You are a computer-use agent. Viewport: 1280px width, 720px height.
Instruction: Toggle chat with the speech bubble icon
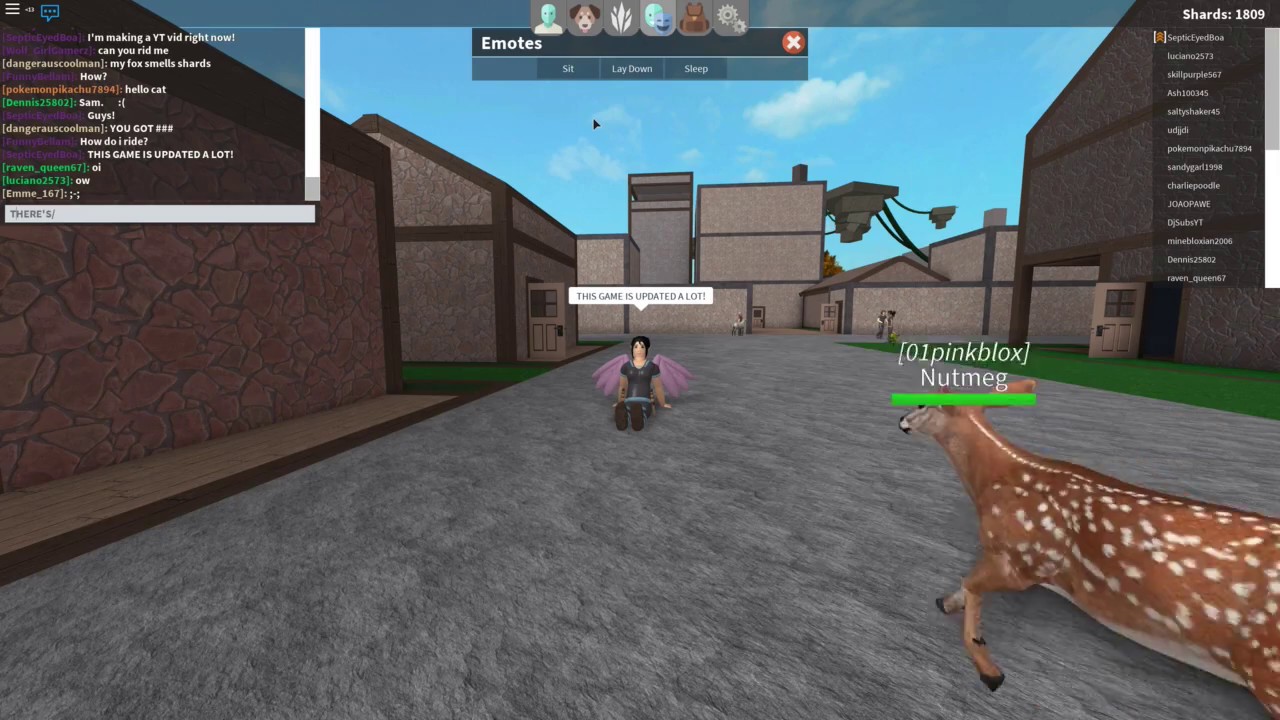coord(49,10)
